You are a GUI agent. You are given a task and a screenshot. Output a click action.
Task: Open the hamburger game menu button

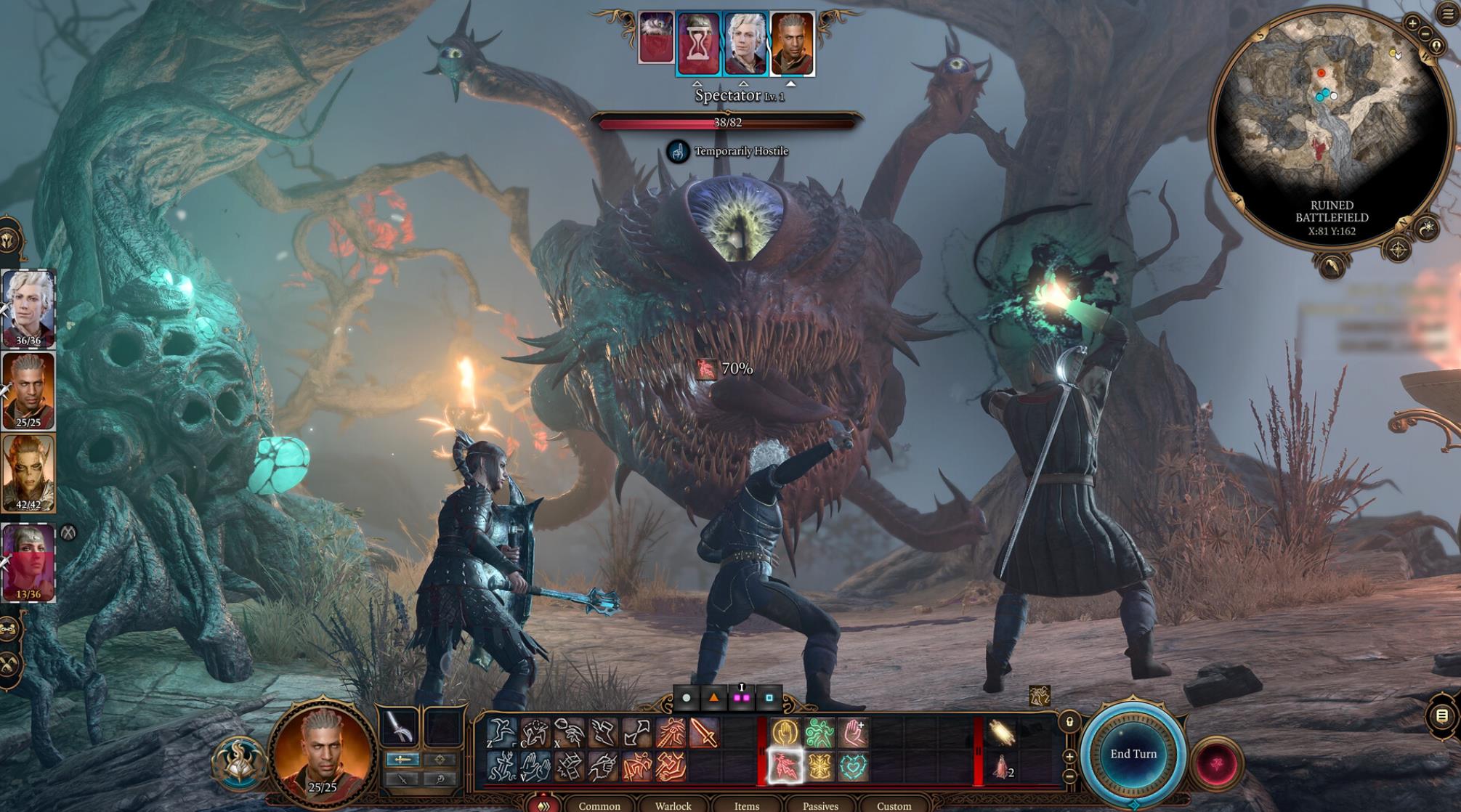[1448, 14]
